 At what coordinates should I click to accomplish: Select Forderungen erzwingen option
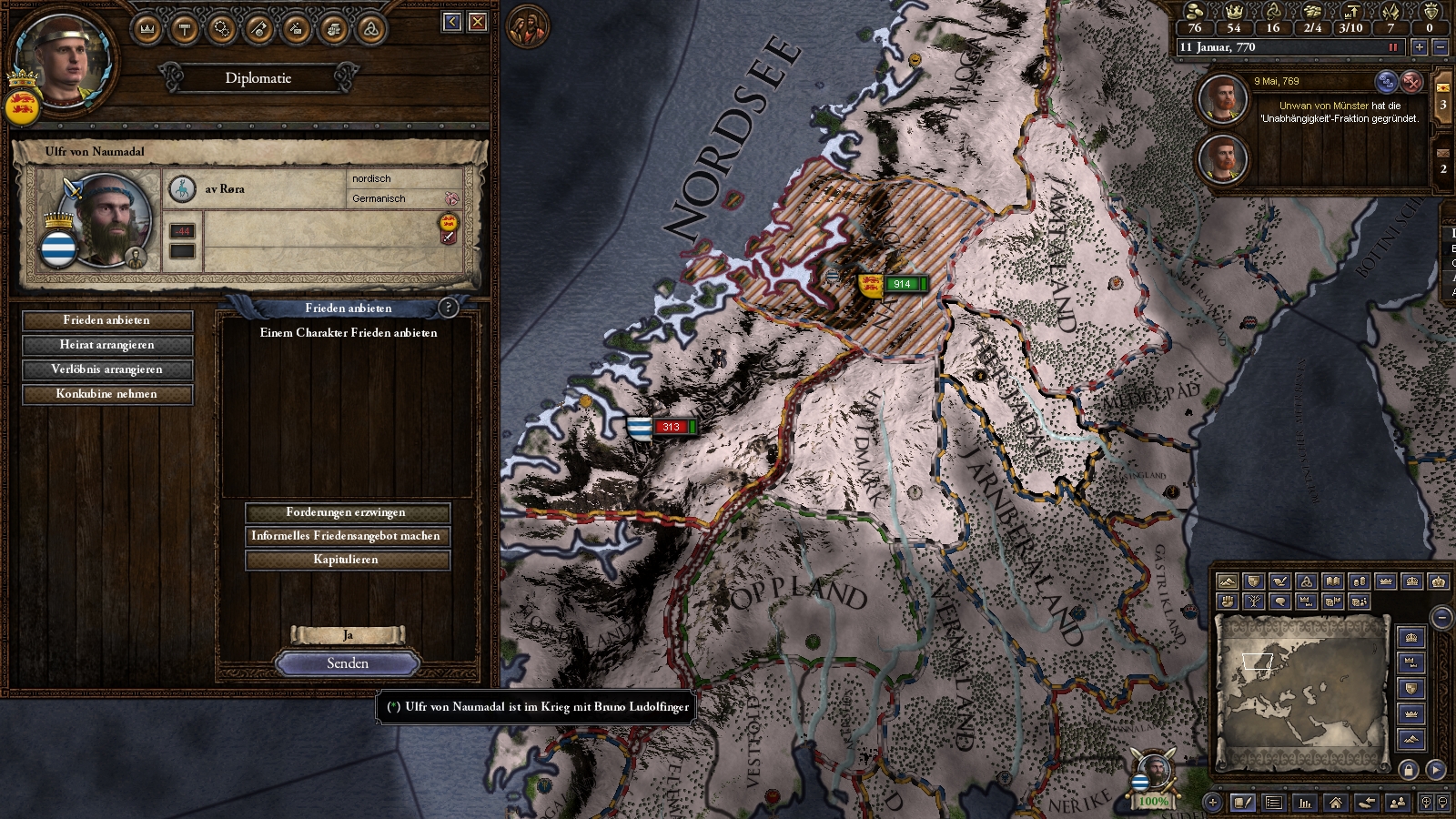click(x=347, y=512)
